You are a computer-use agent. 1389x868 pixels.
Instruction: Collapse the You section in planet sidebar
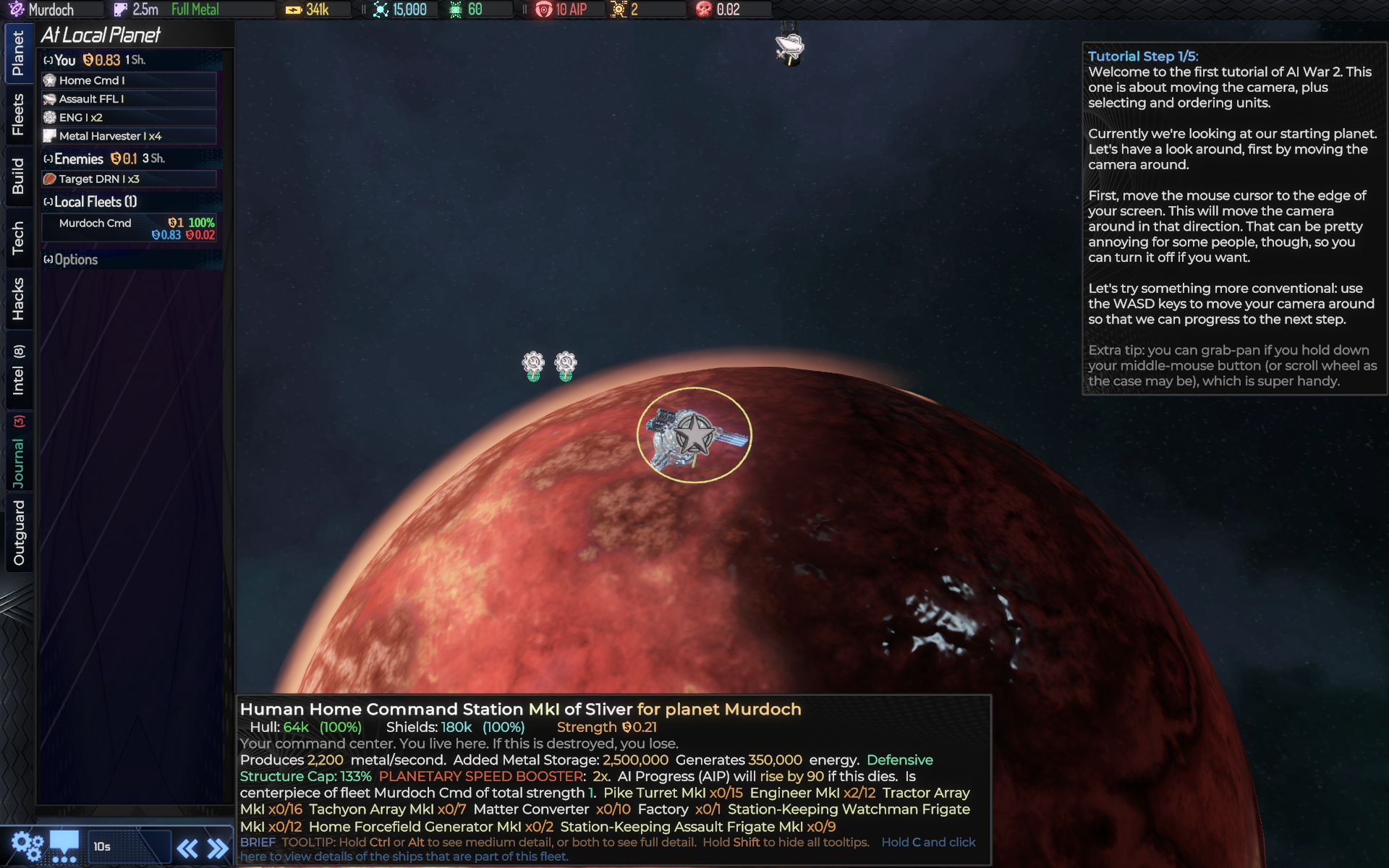click(x=47, y=60)
